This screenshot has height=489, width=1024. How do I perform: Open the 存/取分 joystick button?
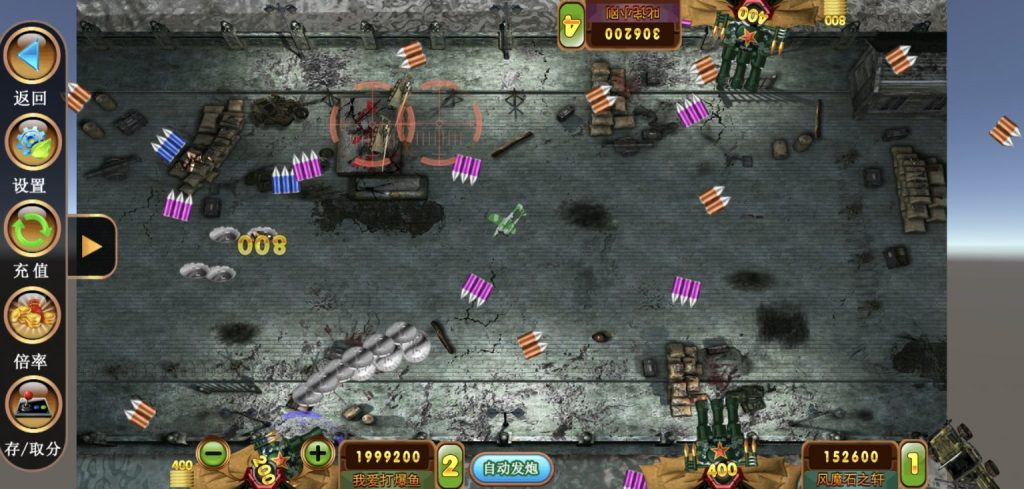click(33, 404)
